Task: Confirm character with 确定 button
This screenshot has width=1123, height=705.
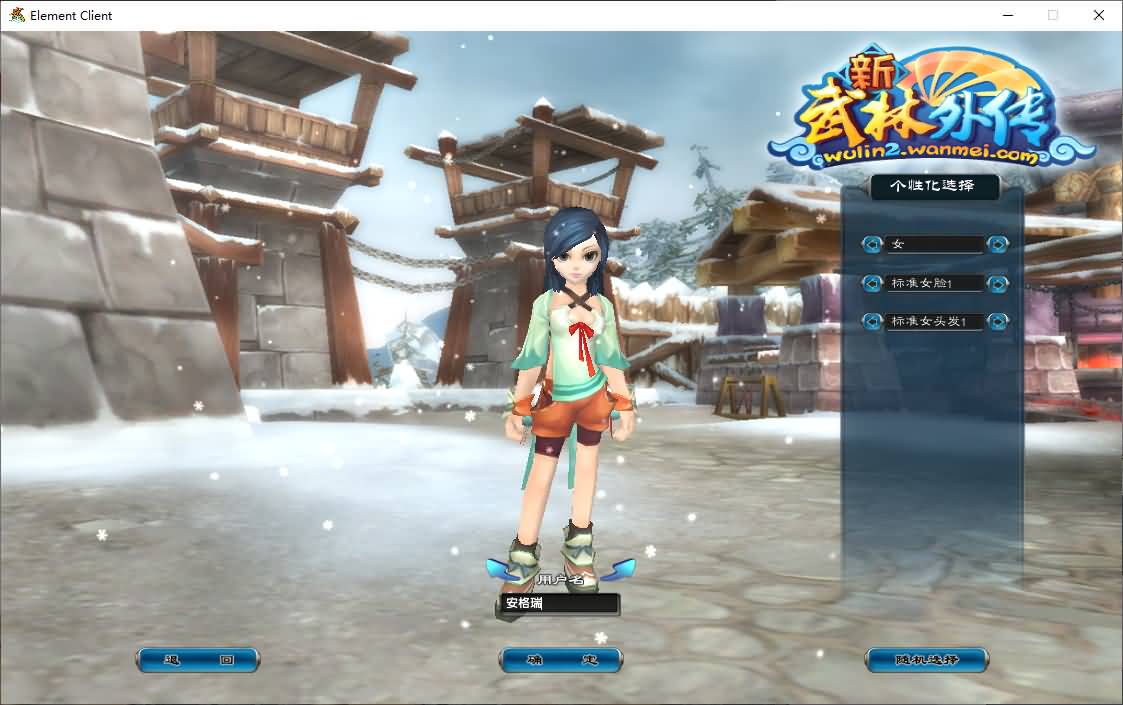Action: (x=561, y=660)
